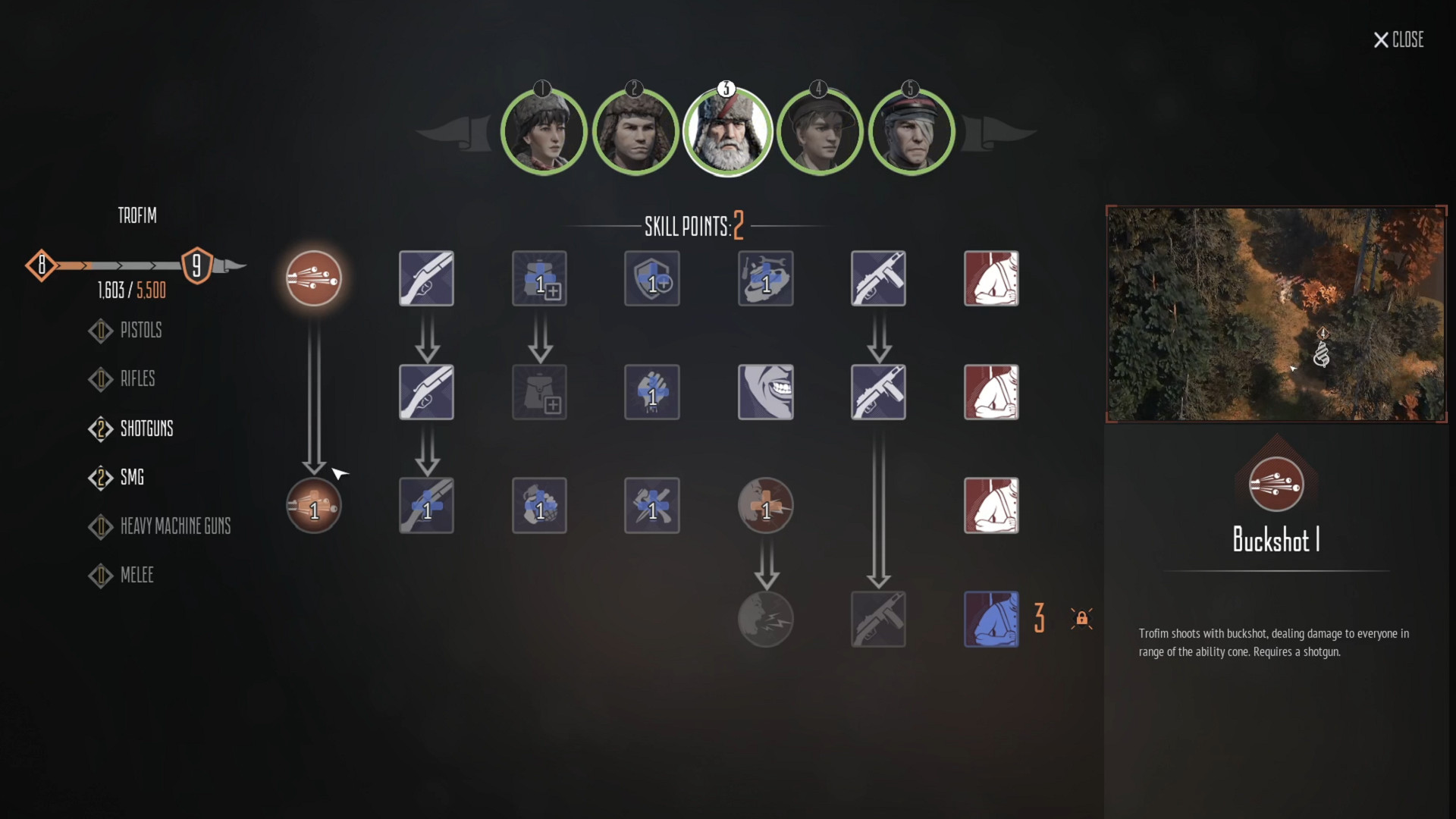Open the backpack capacity skill with plus symbol

[x=539, y=278]
